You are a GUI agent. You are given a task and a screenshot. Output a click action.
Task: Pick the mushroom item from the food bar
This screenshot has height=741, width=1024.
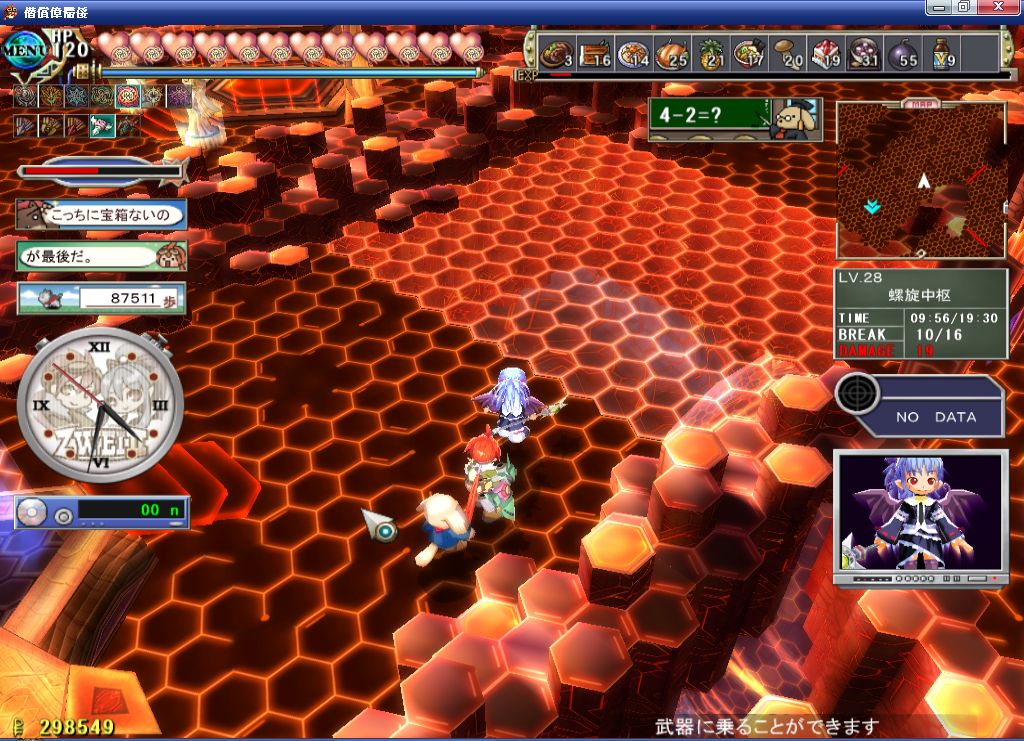(x=787, y=52)
